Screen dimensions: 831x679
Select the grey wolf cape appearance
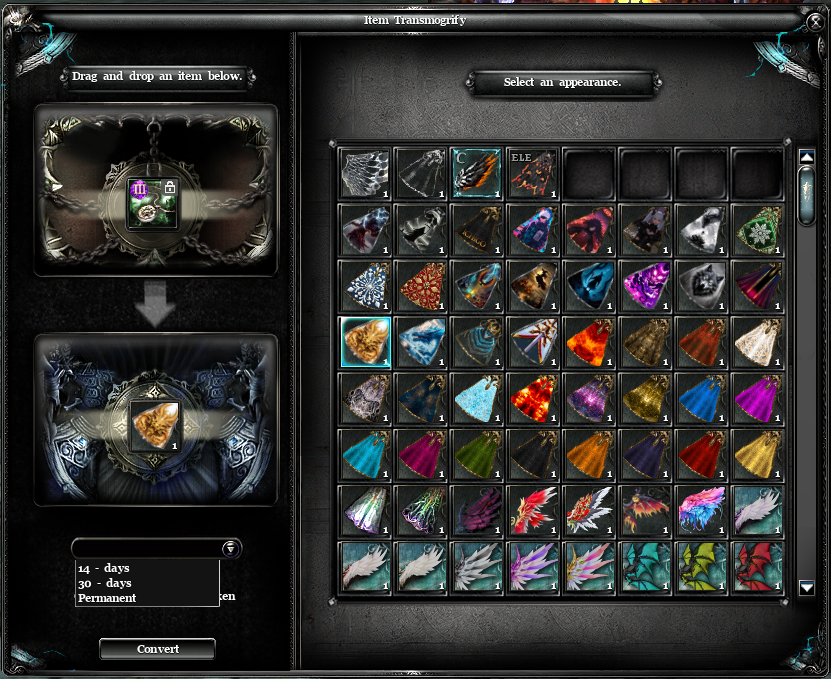pyautogui.click(x=701, y=286)
